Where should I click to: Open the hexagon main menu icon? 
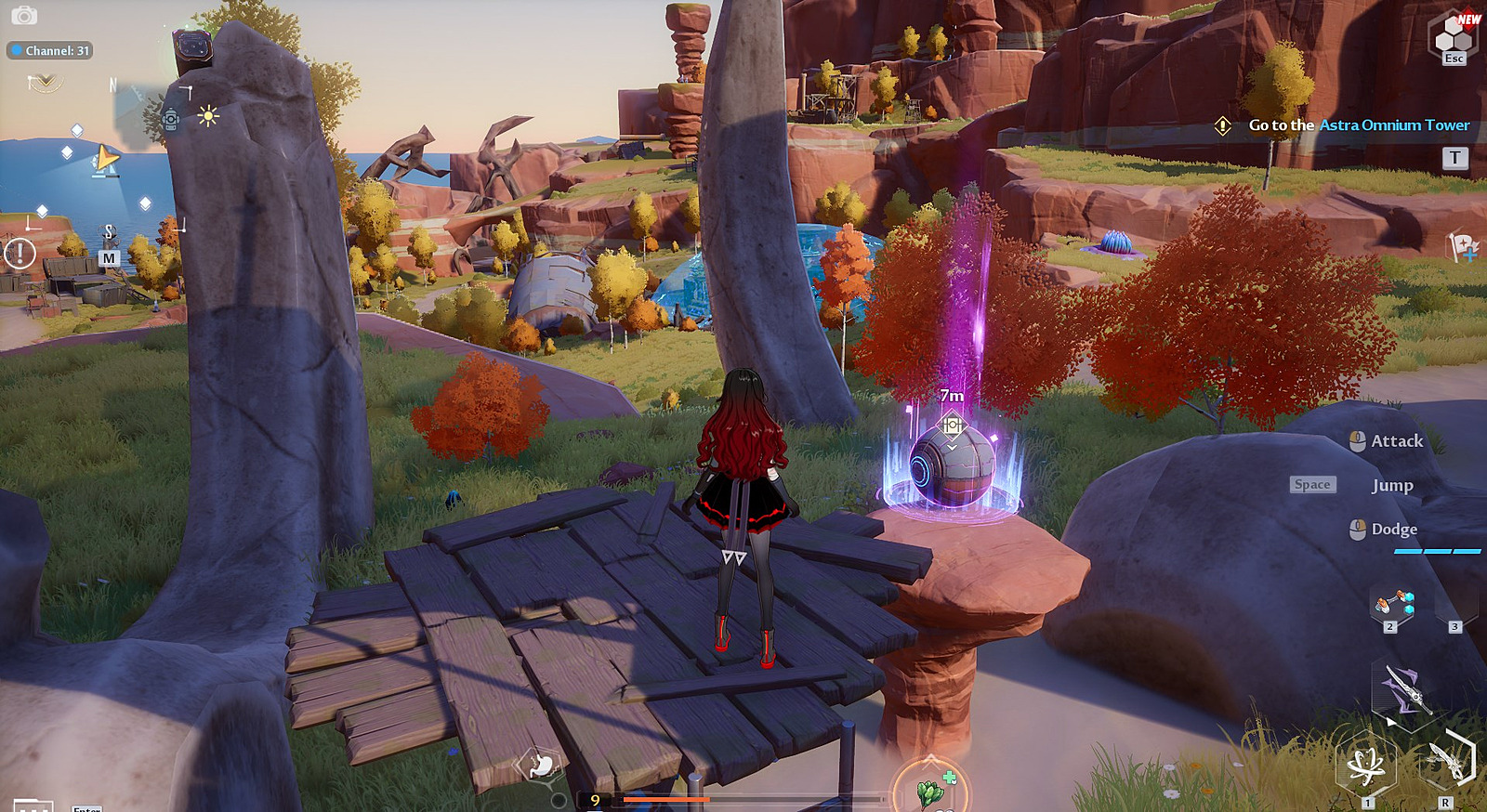click(1454, 35)
